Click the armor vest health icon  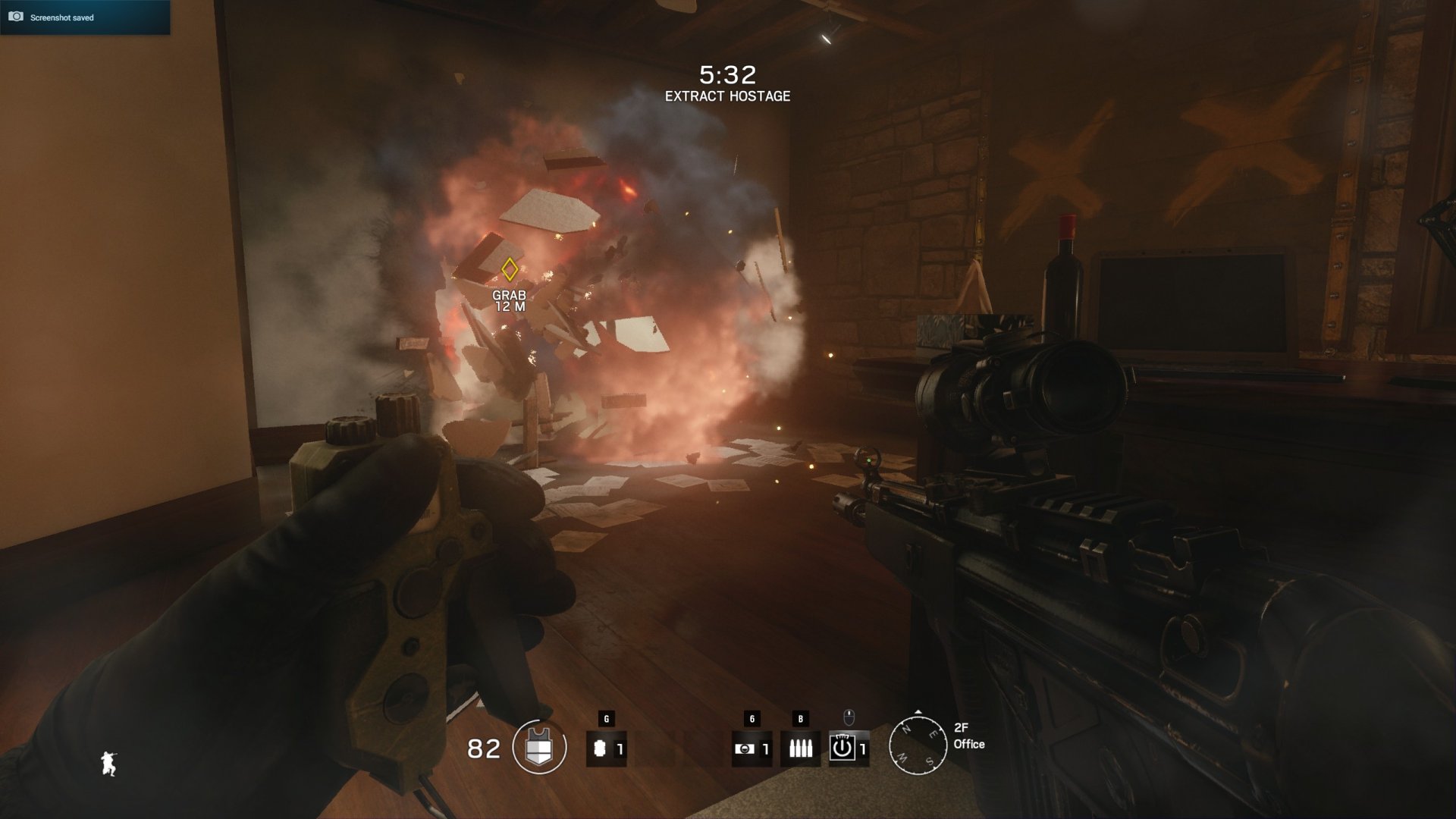pos(539,748)
